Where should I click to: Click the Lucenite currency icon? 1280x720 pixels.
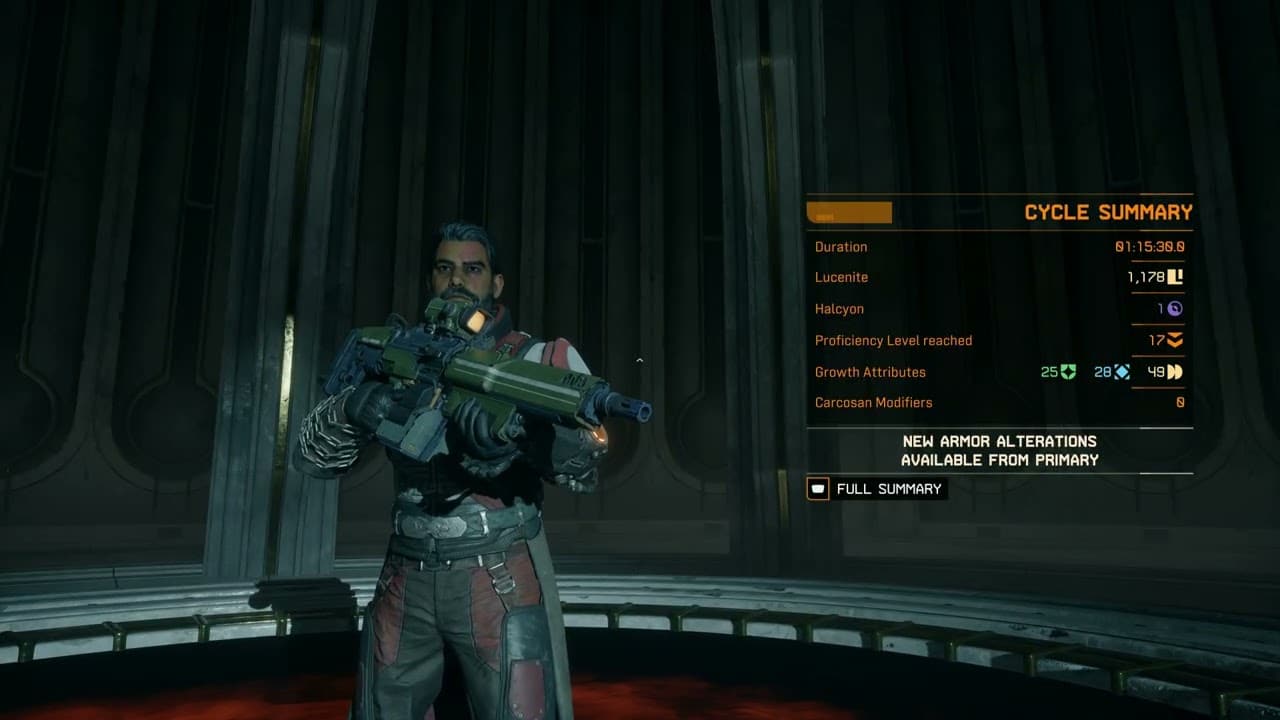(x=1176, y=278)
